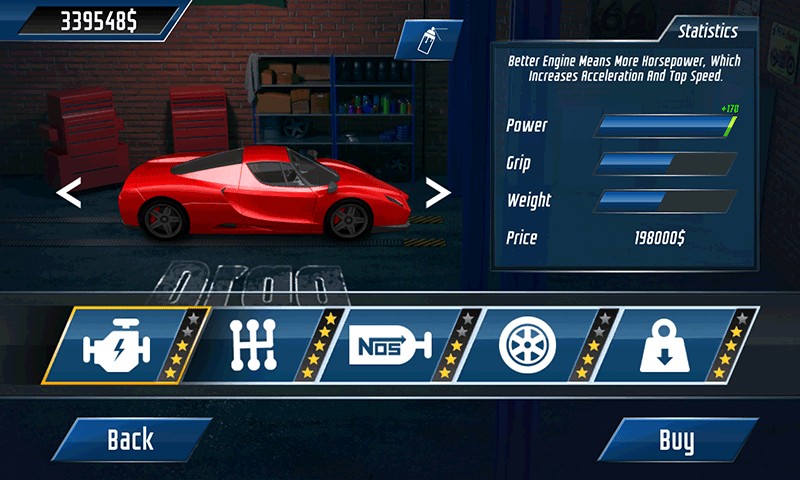Choose the gearbox shifter upgrade
The height and width of the screenshot is (480, 800).
(256, 346)
